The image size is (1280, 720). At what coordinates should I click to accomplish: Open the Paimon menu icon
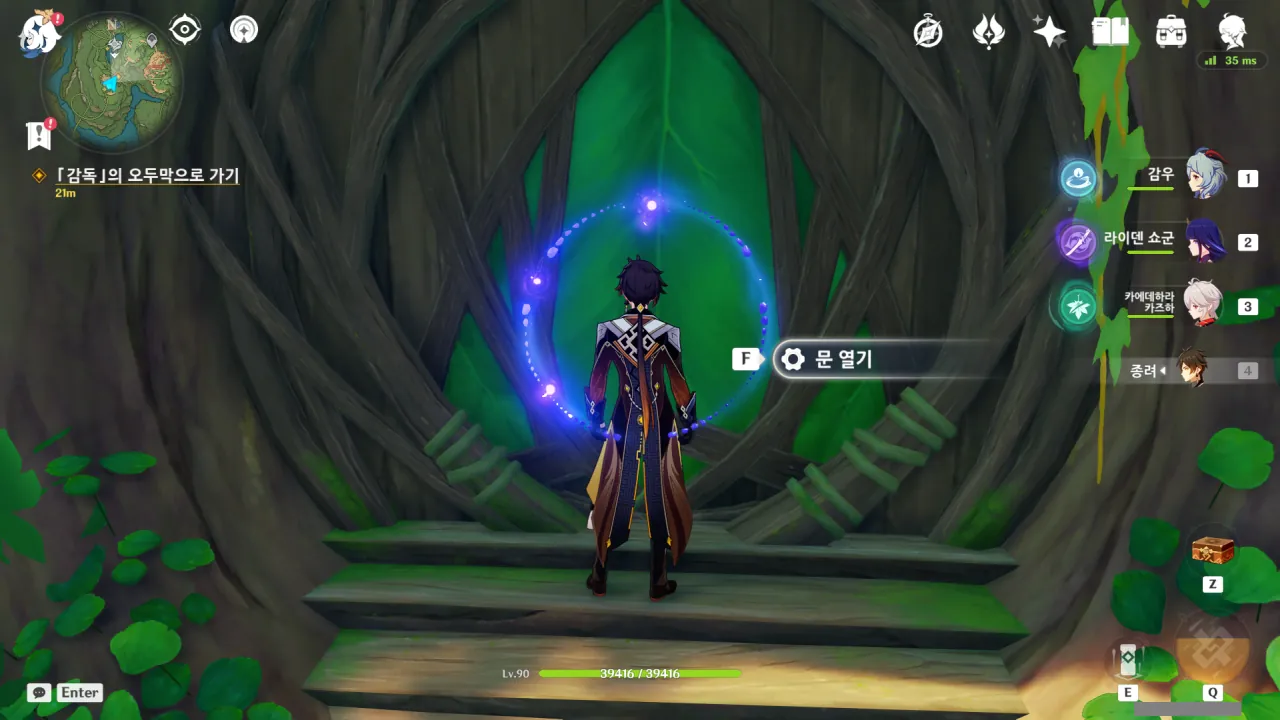click(x=38, y=34)
